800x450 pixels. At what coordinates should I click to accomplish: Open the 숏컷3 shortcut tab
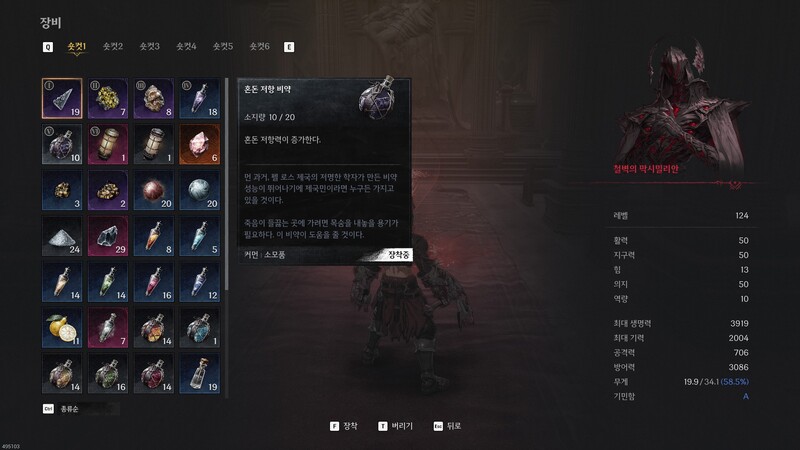(150, 46)
